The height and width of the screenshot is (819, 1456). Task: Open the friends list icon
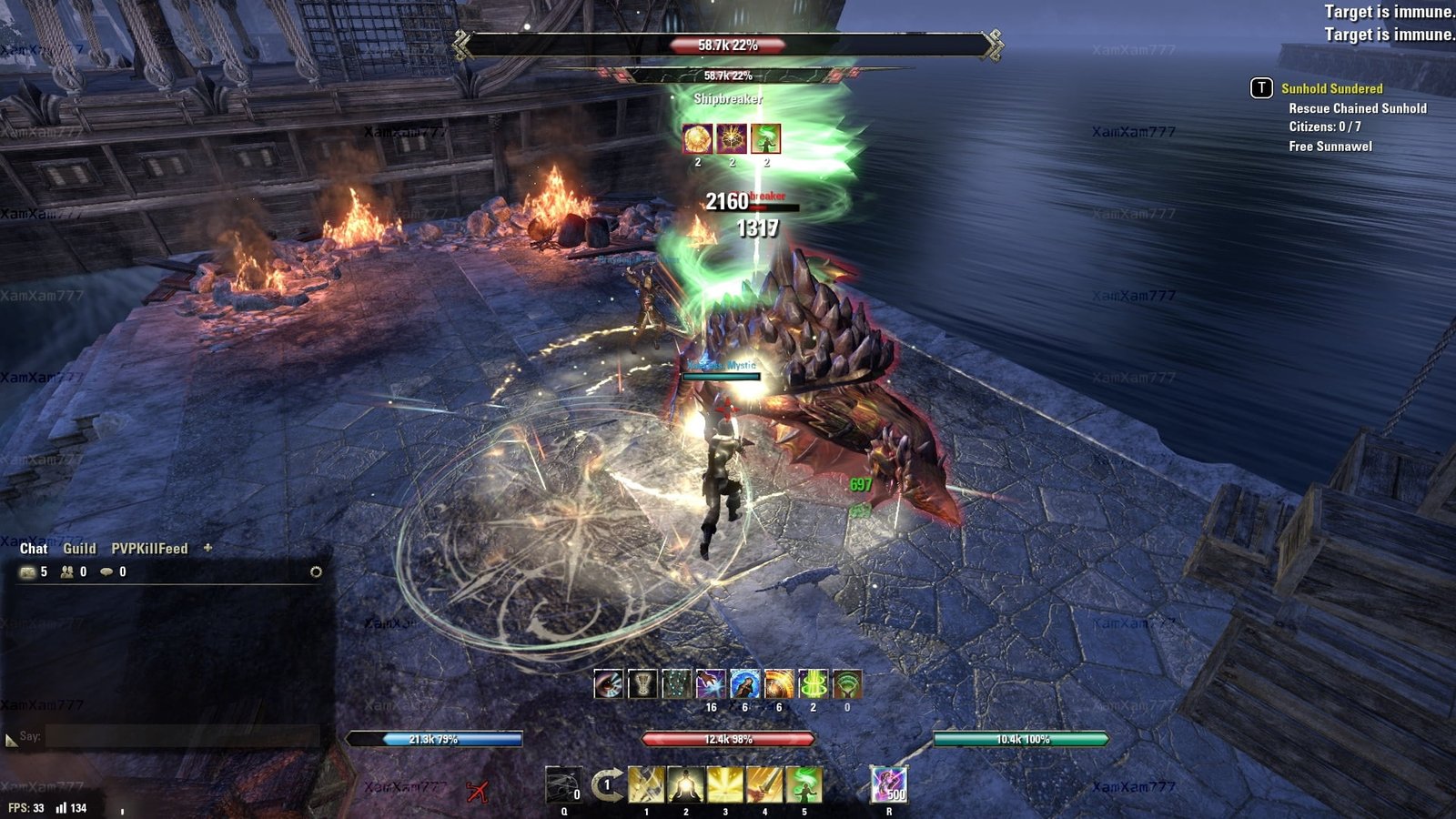point(67,572)
